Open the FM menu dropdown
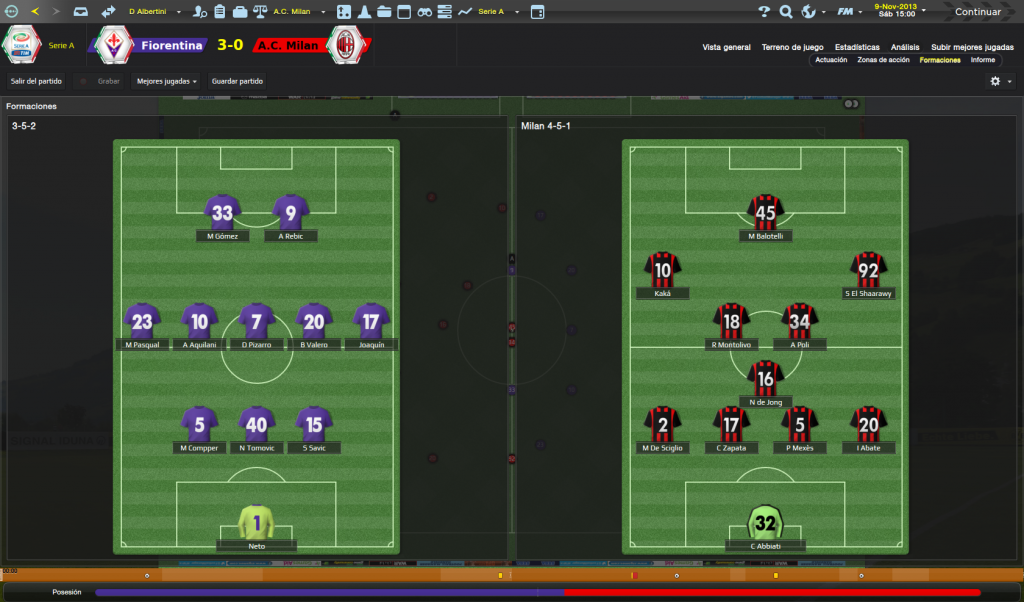 click(x=849, y=12)
